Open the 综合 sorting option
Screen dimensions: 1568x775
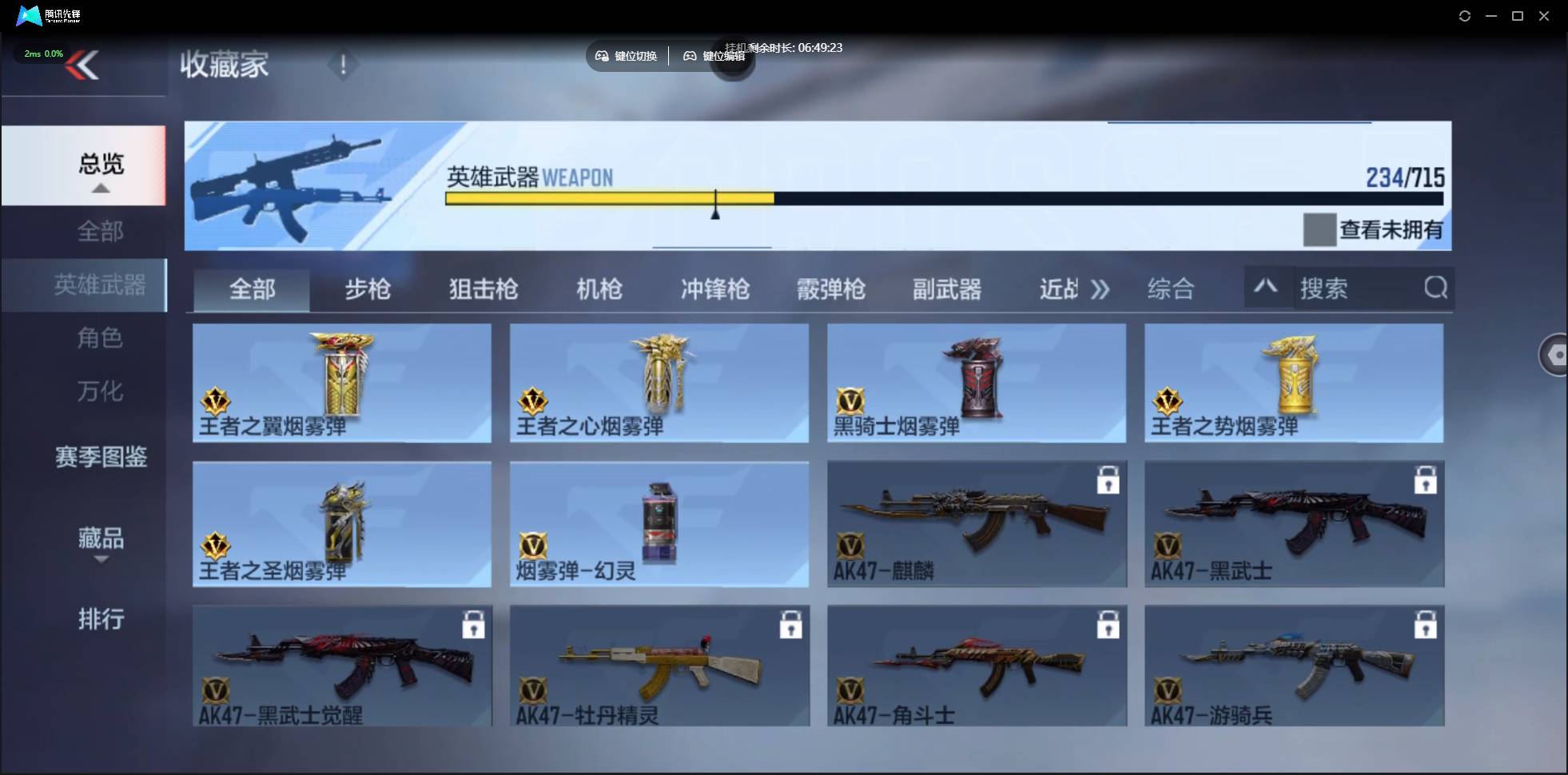(x=1170, y=290)
